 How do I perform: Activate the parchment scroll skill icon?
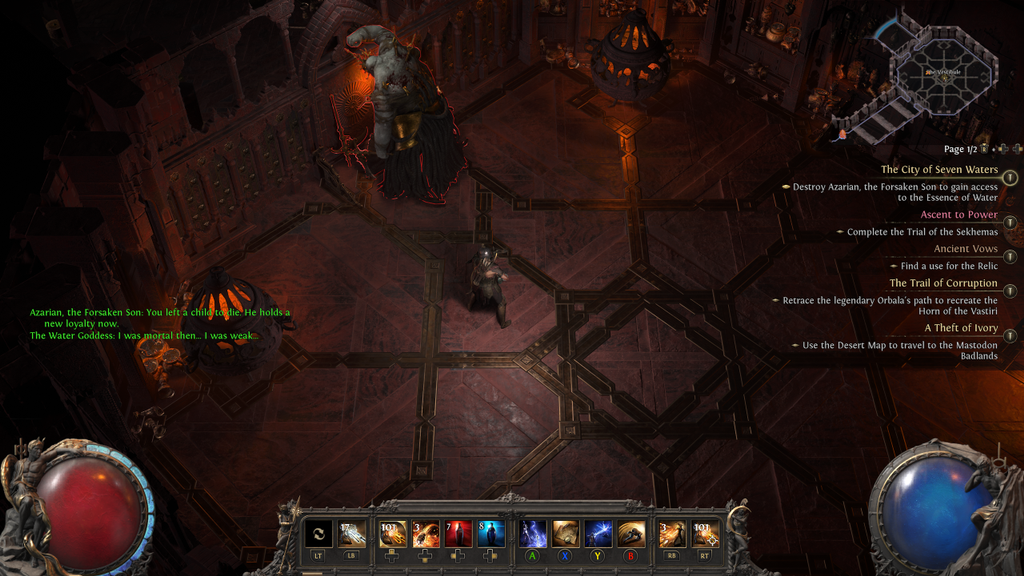coord(565,534)
